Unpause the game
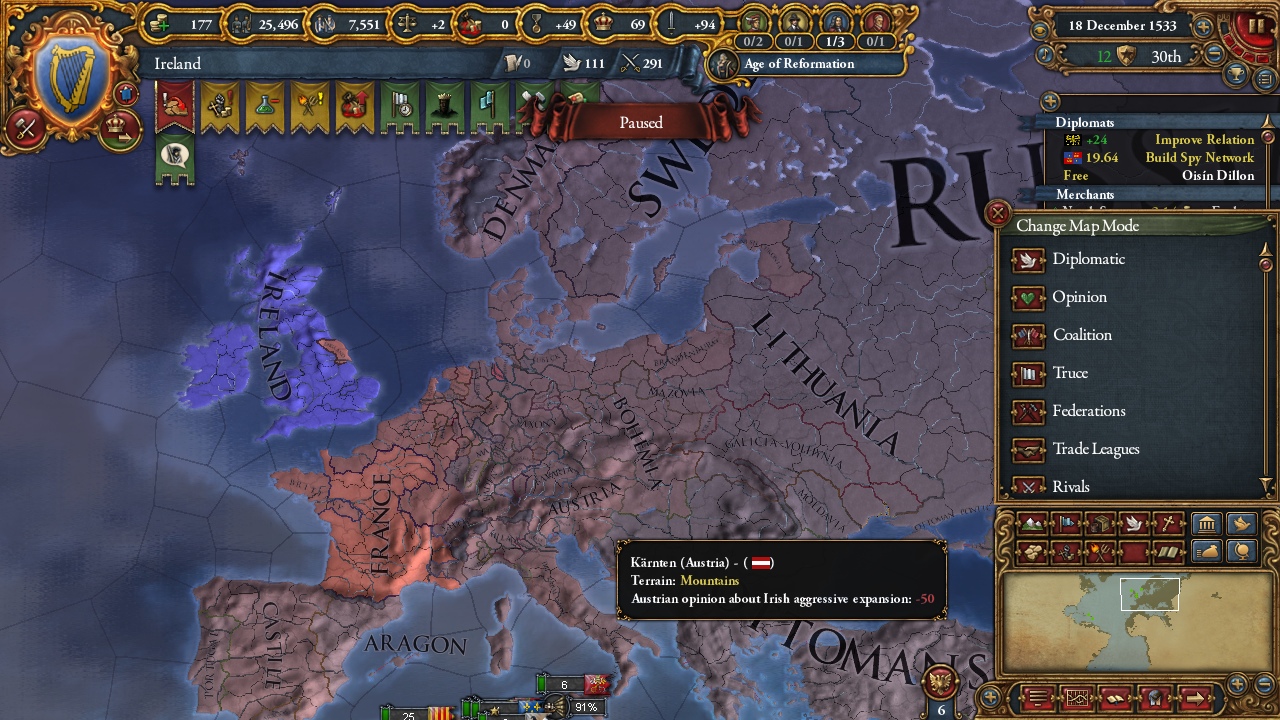Screen dimensions: 1280x720 (1254, 25)
